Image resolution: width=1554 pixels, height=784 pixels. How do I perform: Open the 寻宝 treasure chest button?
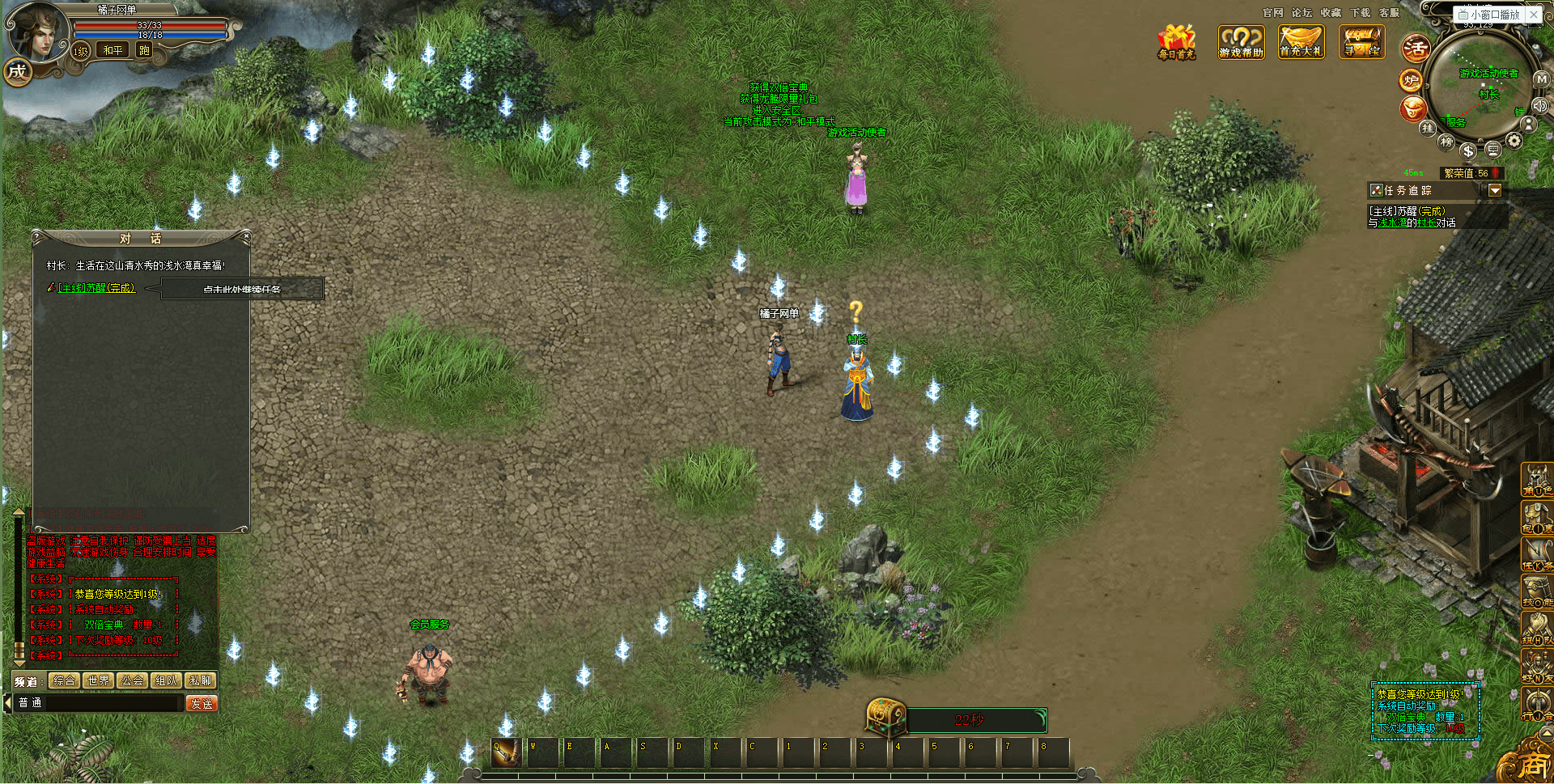(1361, 42)
